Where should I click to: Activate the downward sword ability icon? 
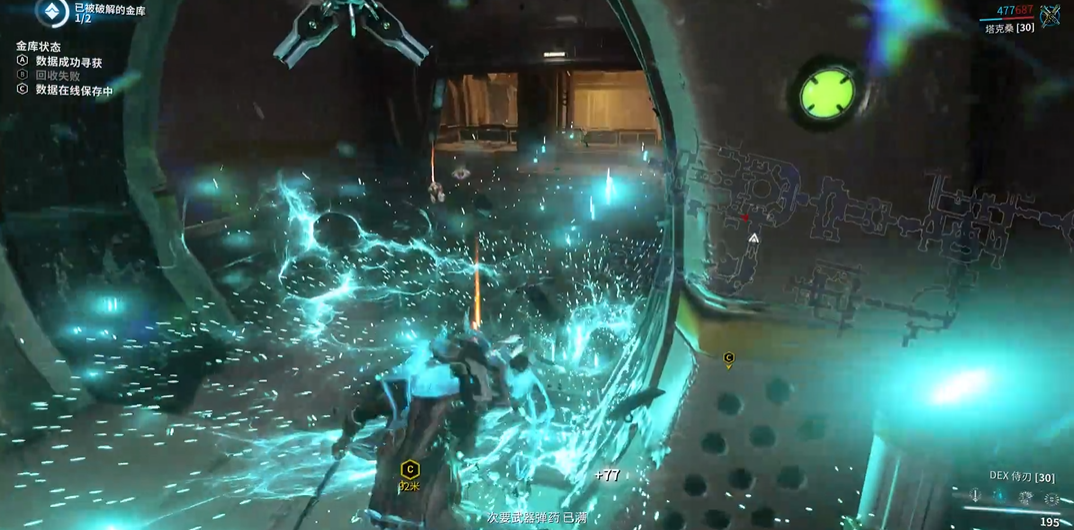(975, 497)
